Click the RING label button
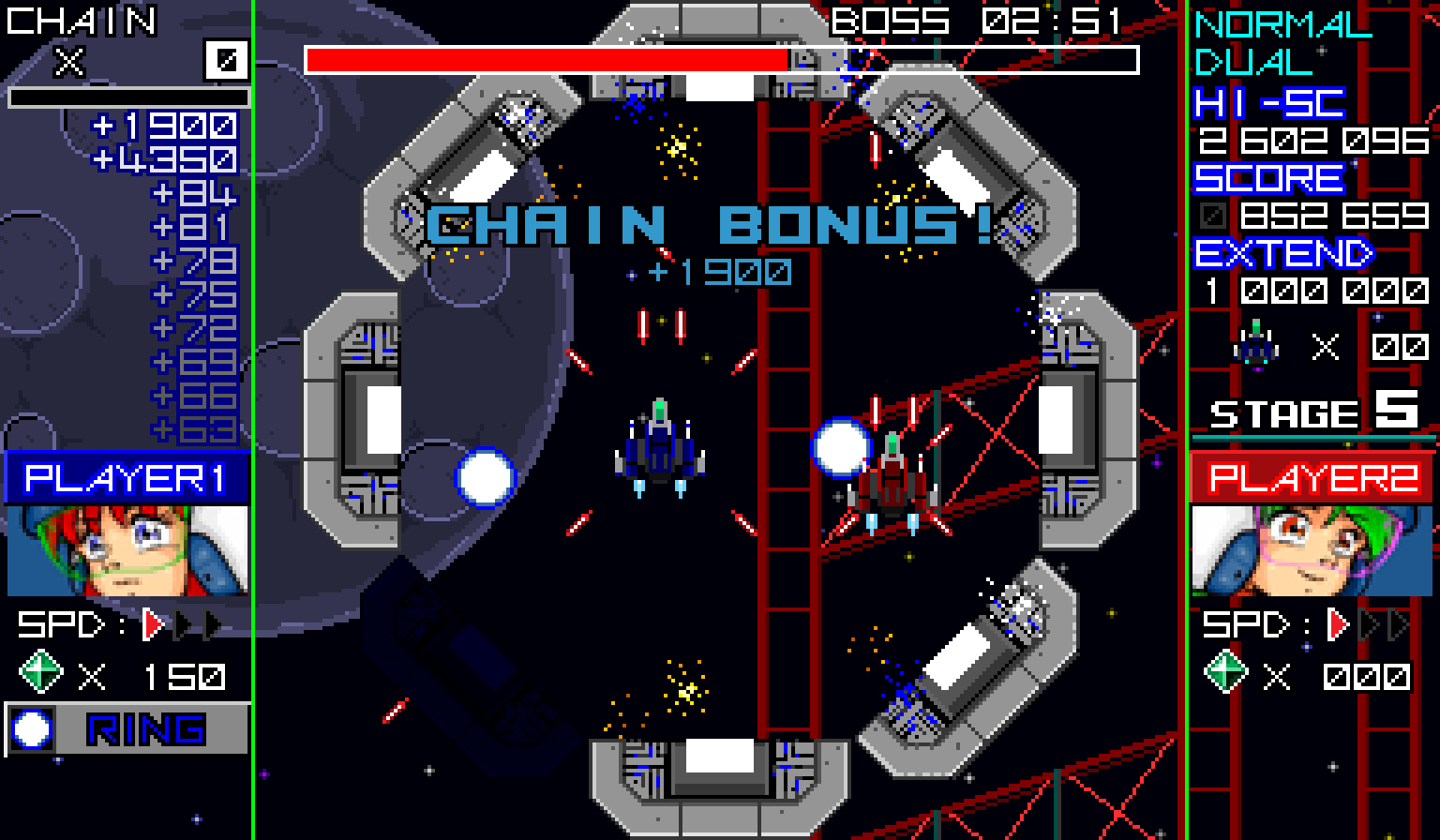The image size is (1440, 840). [x=145, y=727]
